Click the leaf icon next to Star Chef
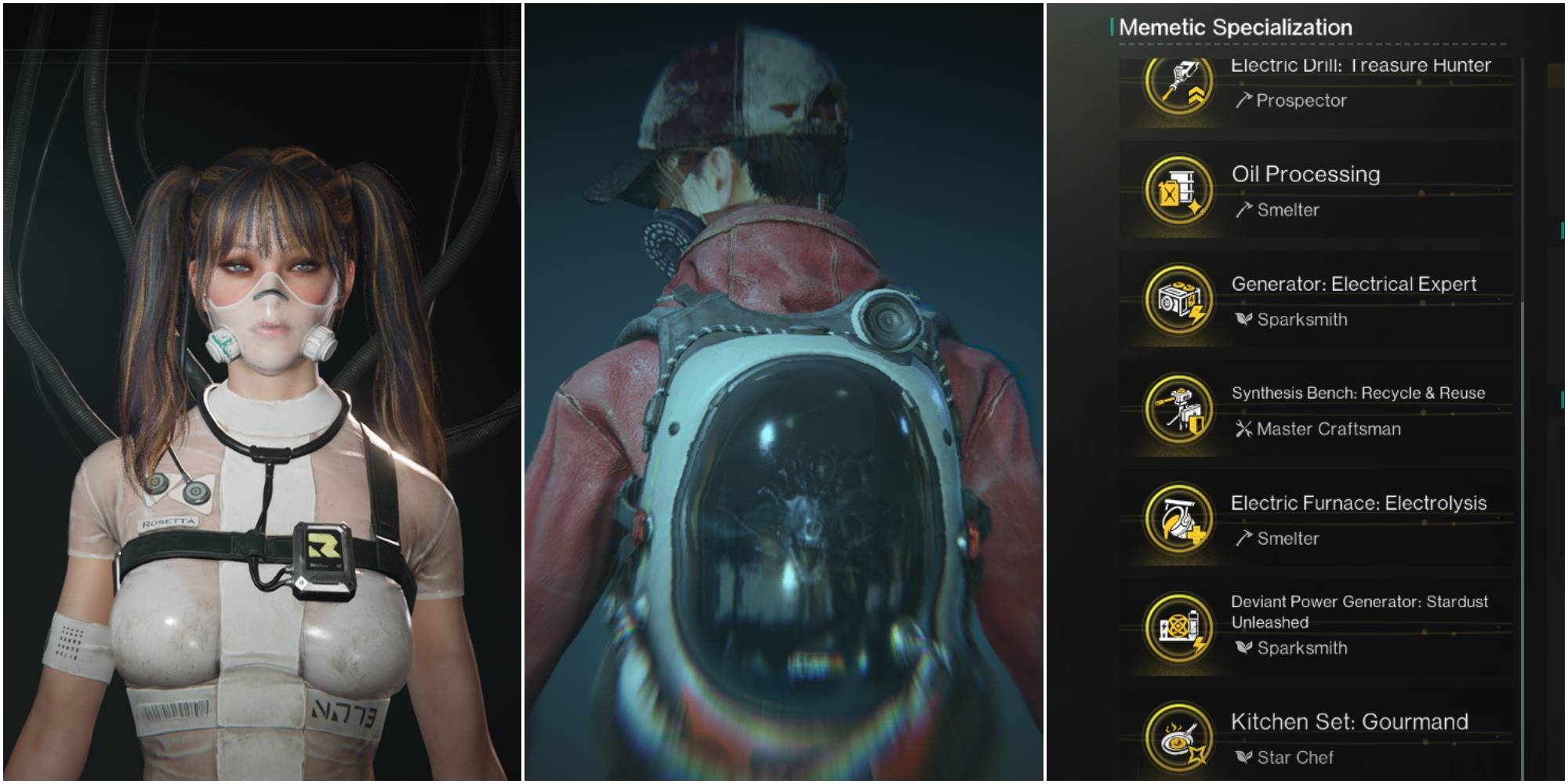 pos(1243,758)
